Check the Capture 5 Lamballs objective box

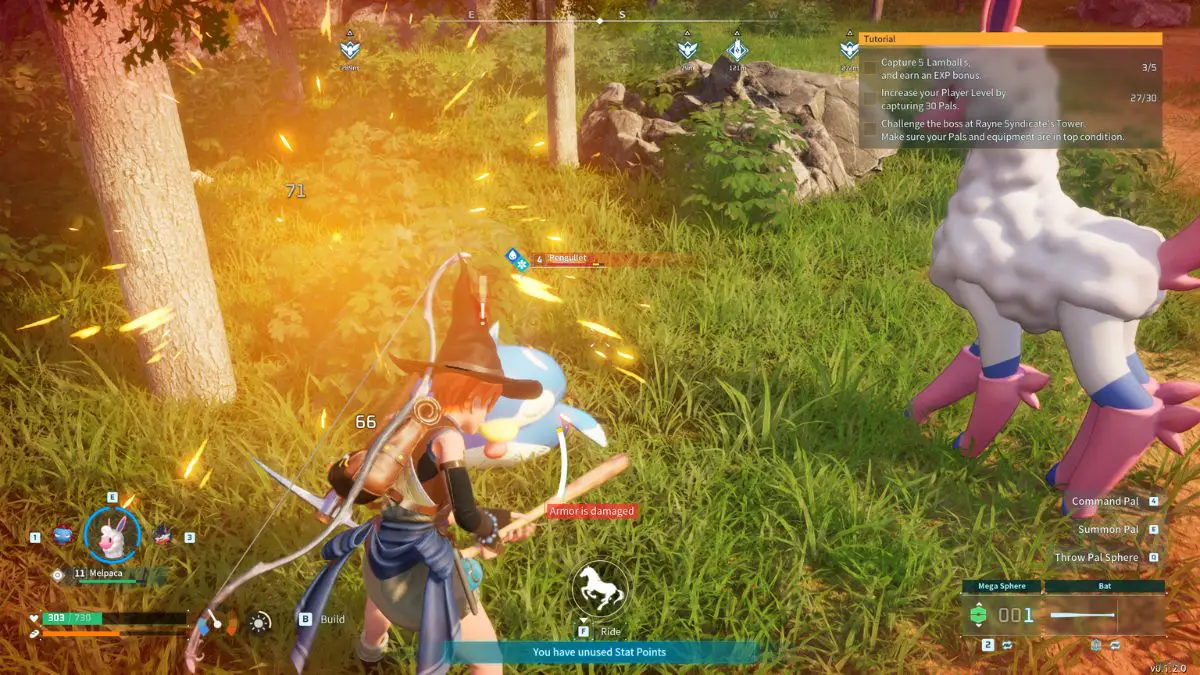(870, 68)
